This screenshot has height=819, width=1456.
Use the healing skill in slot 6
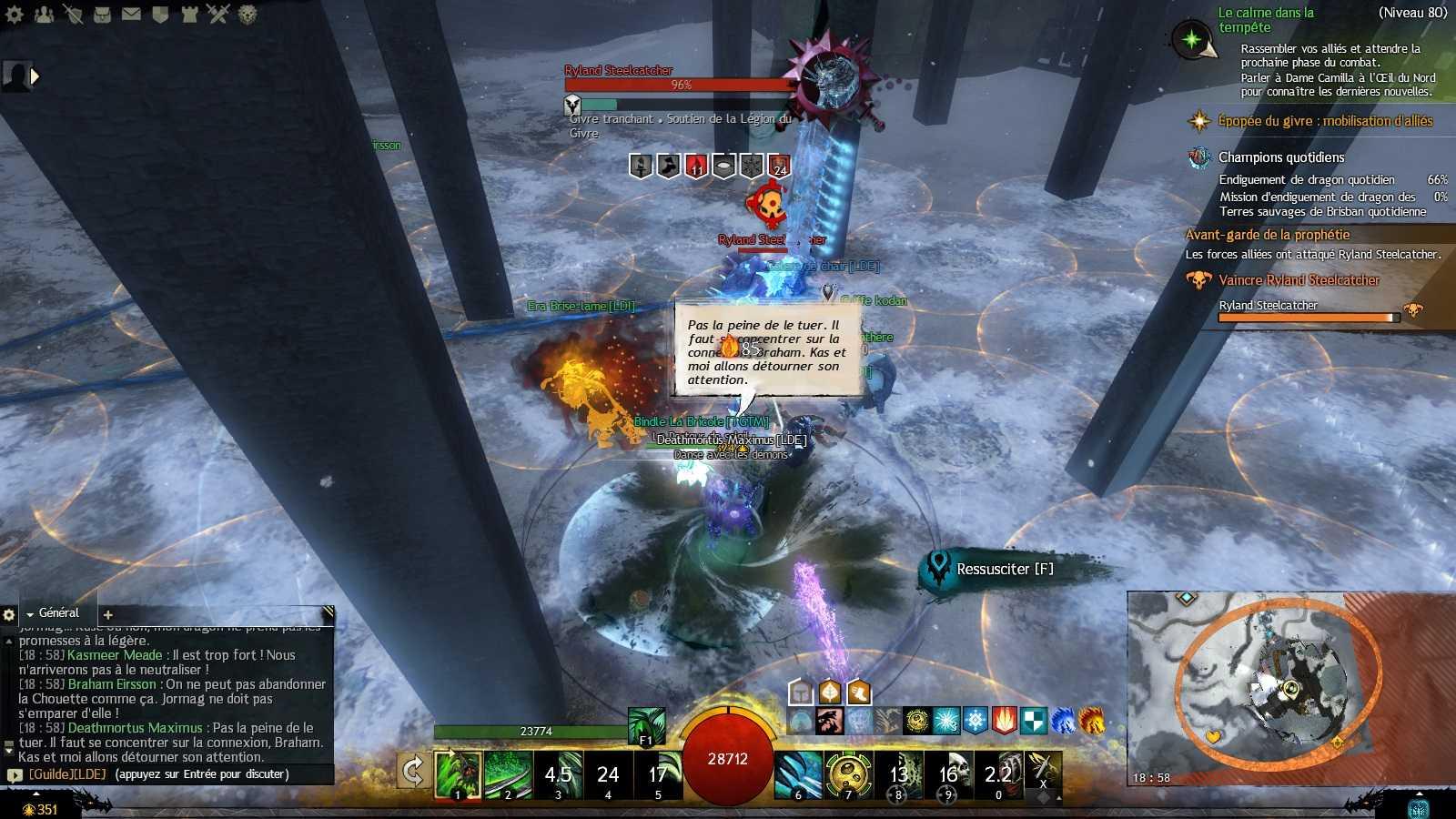799,773
